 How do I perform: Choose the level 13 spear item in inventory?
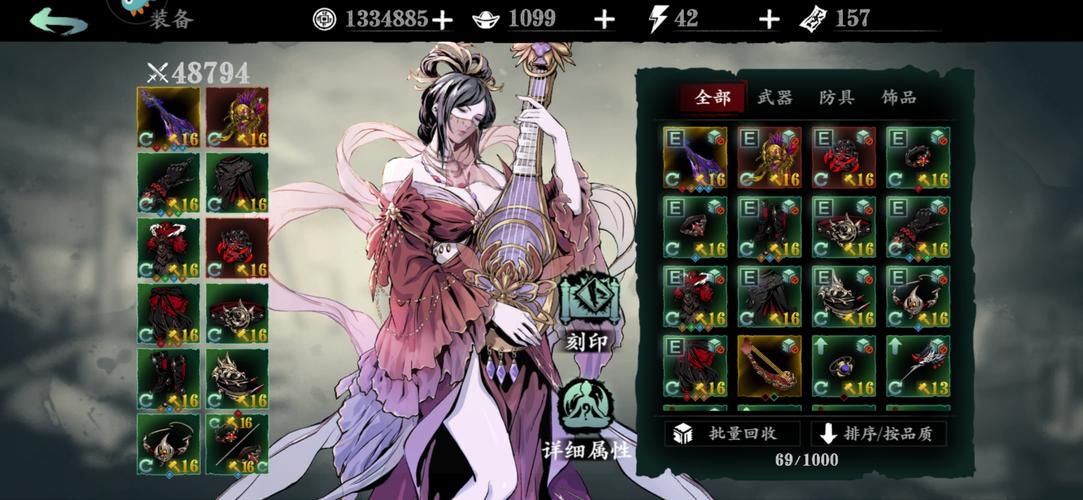[918, 365]
